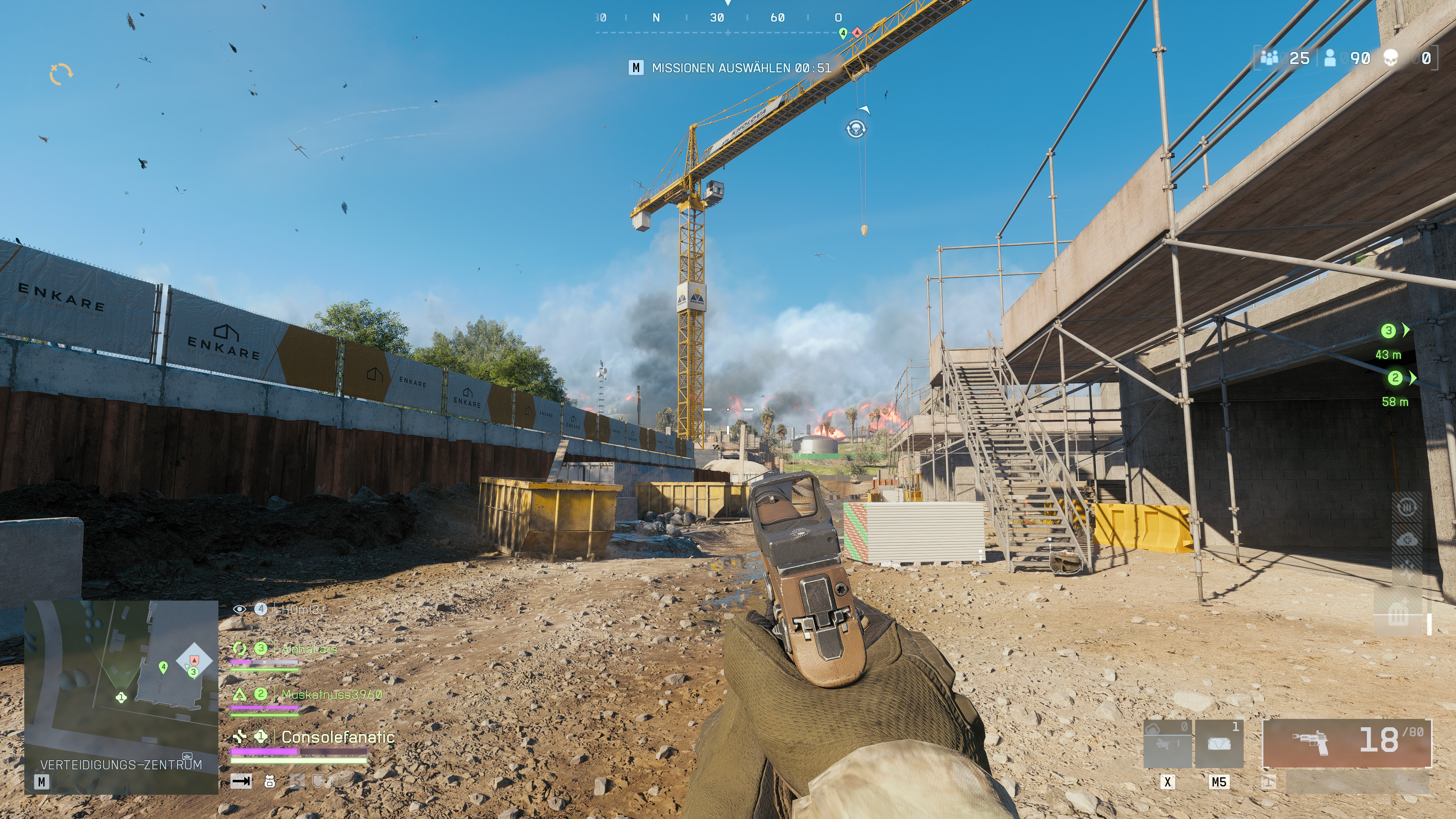Click the parachute drop marker icon
The width and height of the screenshot is (1456, 819).
pyautogui.click(x=856, y=129)
